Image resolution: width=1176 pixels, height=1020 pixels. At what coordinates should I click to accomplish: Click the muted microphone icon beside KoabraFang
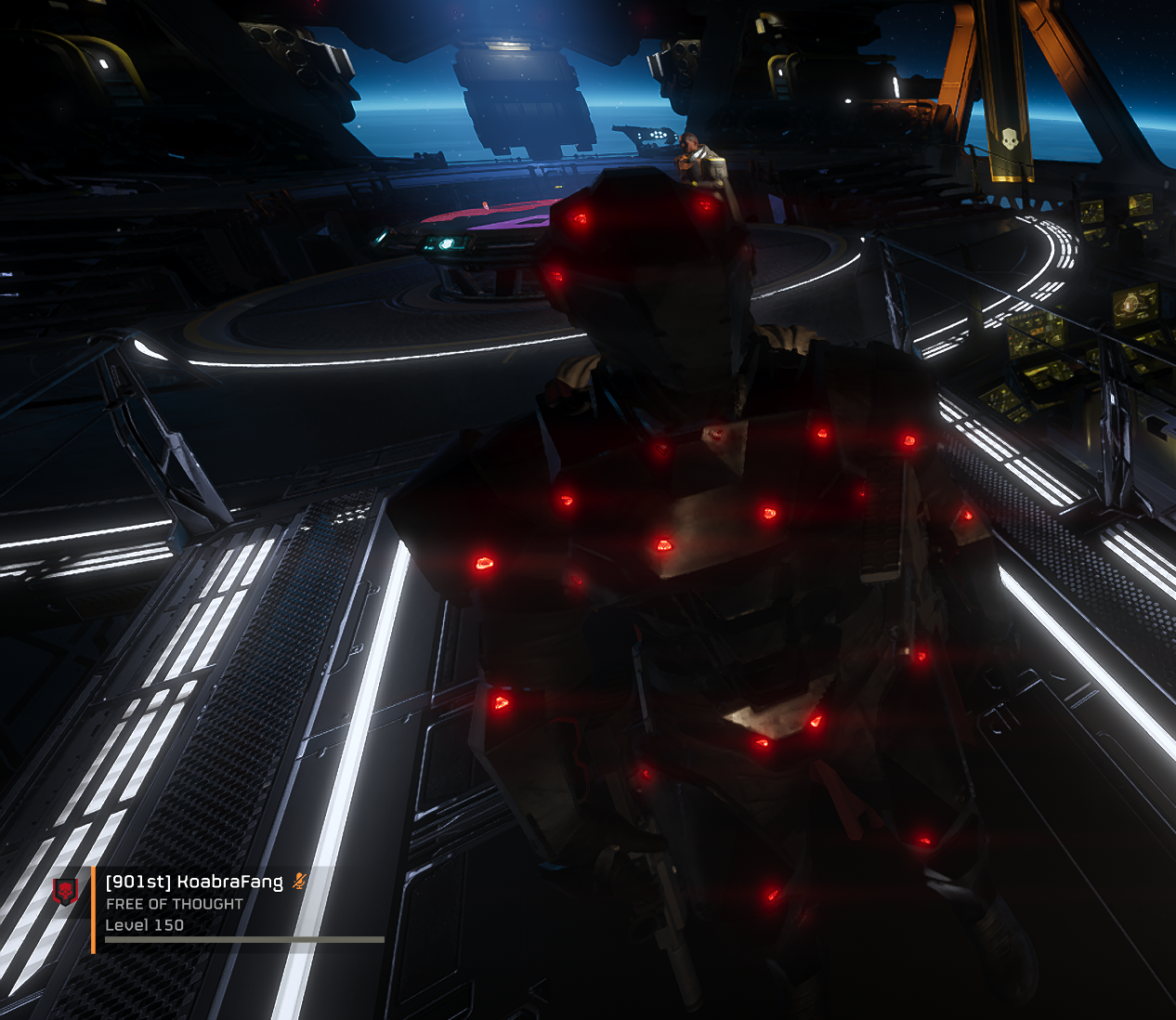coord(299,881)
